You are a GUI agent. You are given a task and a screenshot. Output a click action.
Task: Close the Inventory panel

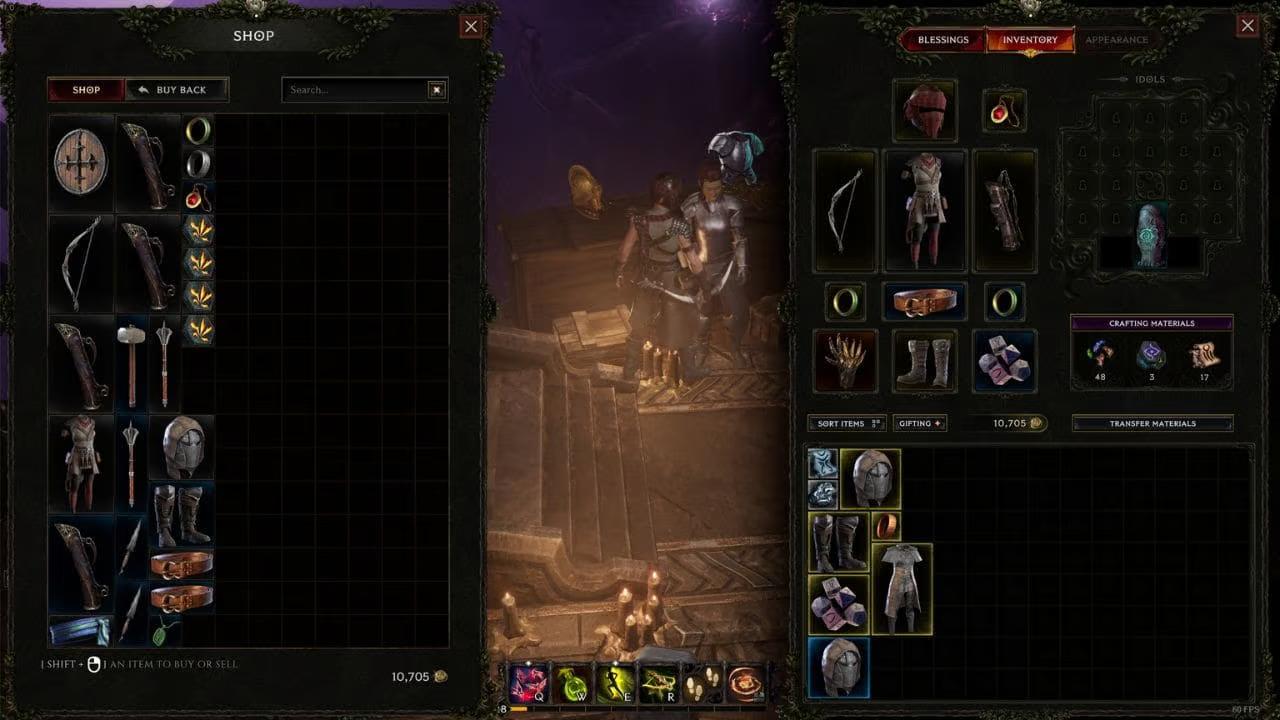click(1247, 27)
